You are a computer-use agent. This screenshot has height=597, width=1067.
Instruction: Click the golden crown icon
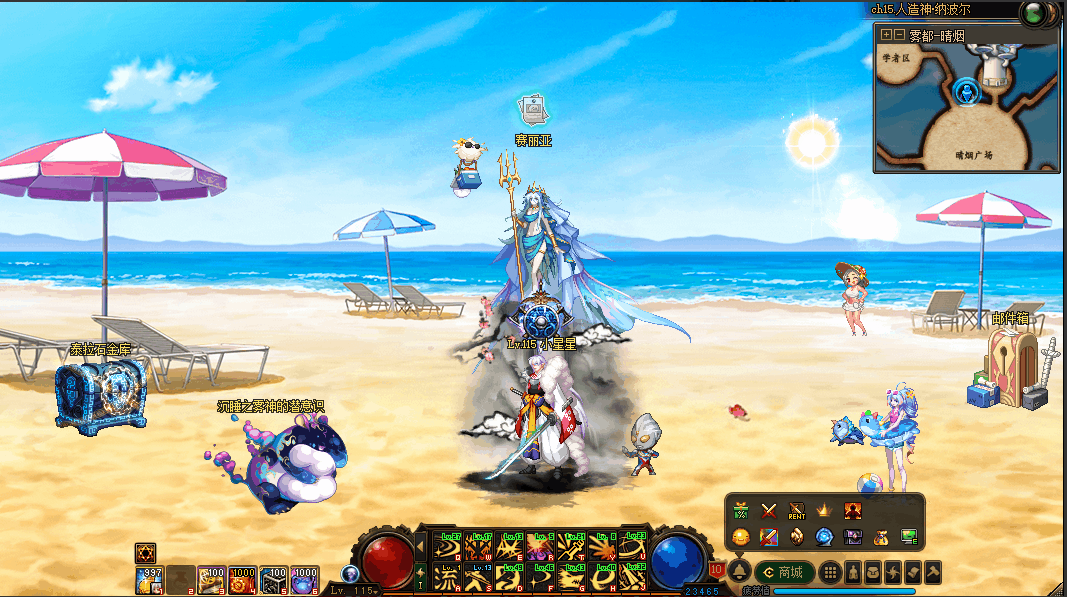(x=825, y=511)
